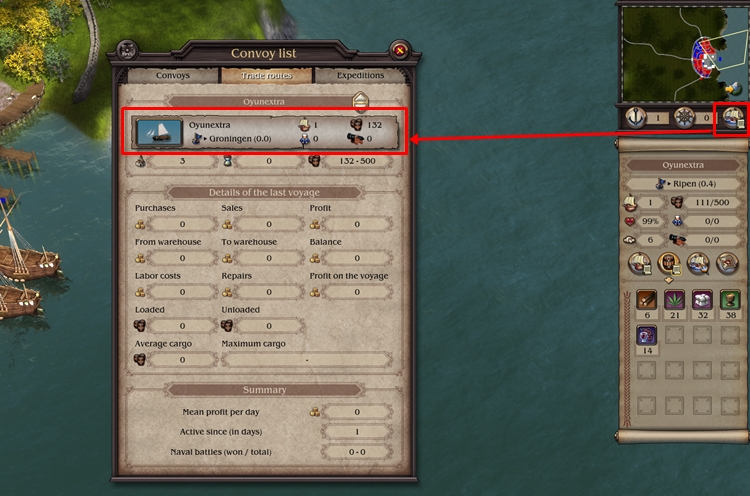
Task: Click the camera icon at window corner
Action: [x=127, y=50]
